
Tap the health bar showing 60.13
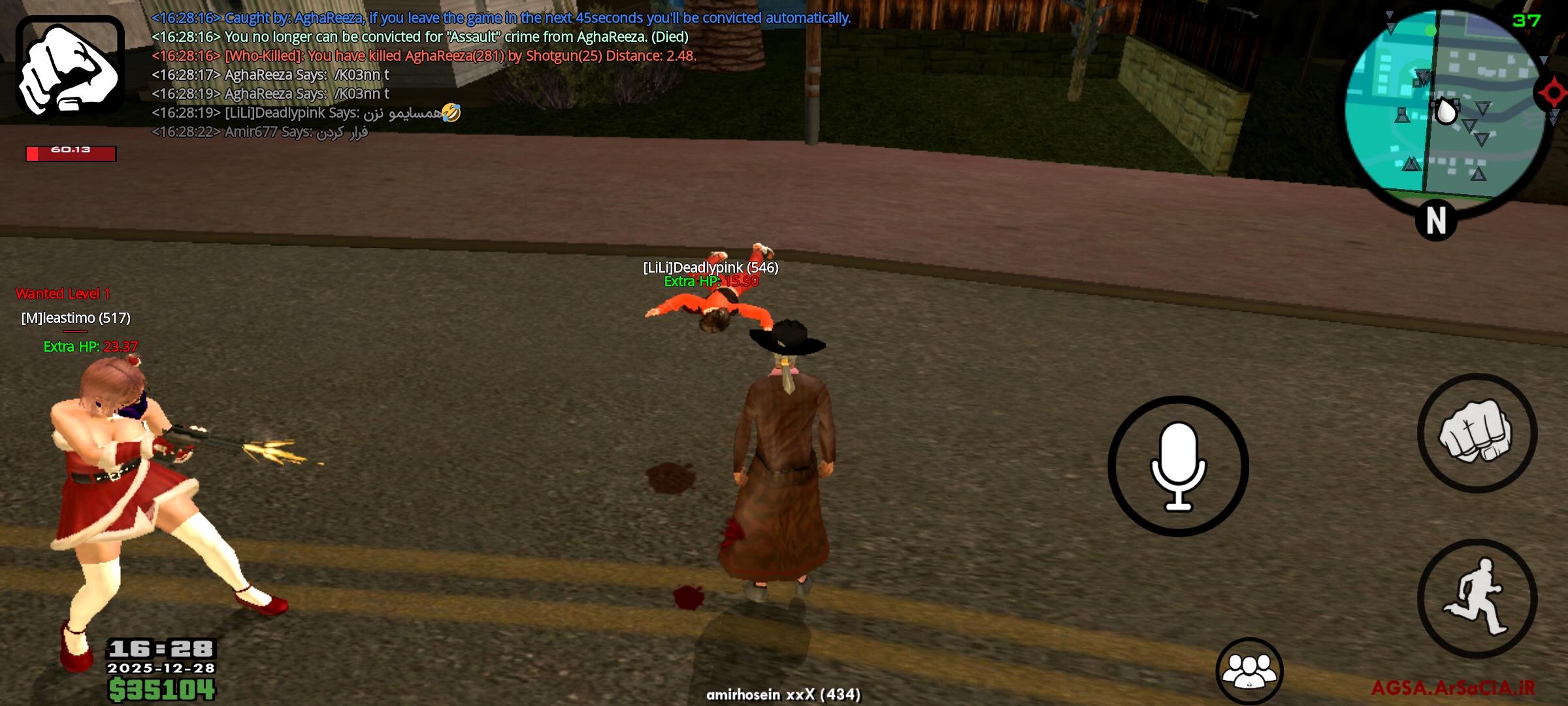[x=71, y=153]
